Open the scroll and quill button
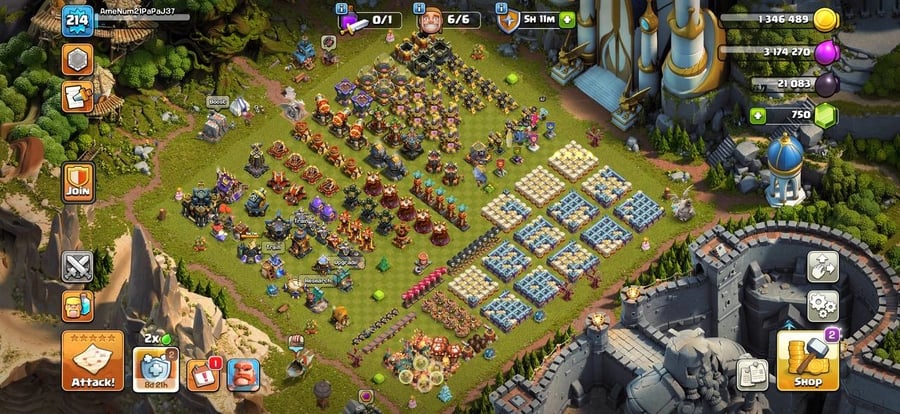The height and width of the screenshot is (414, 900). (77, 97)
